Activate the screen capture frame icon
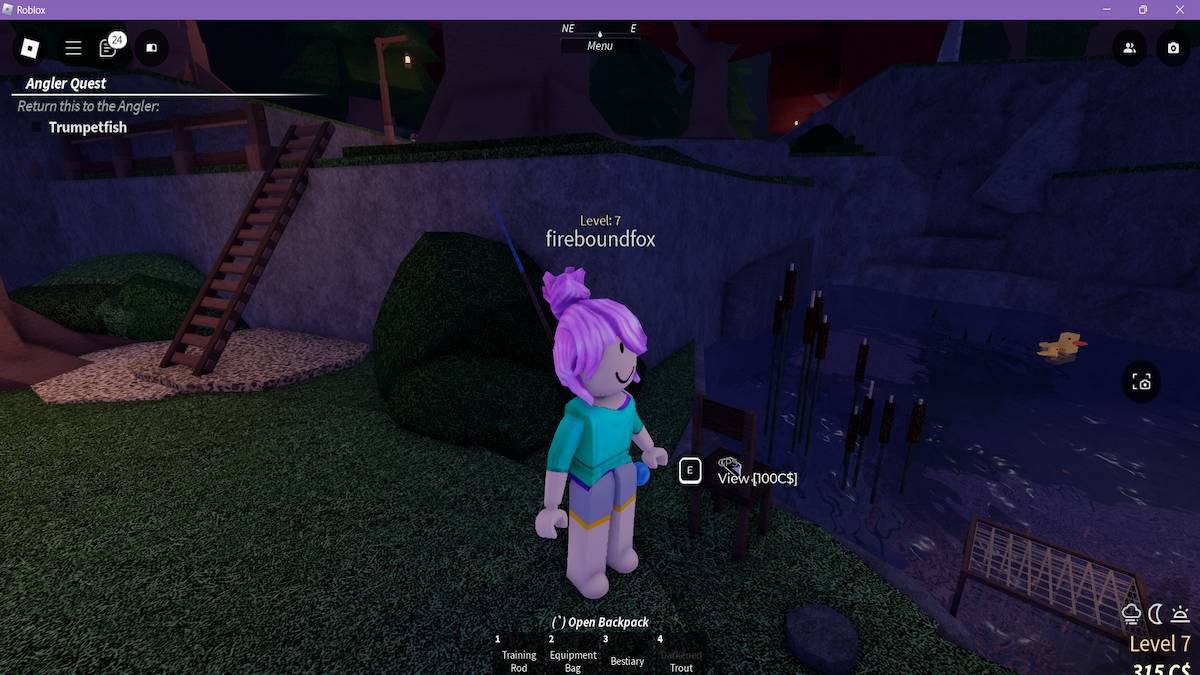Viewport: 1200px width, 675px height. pyautogui.click(x=1141, y=382)
